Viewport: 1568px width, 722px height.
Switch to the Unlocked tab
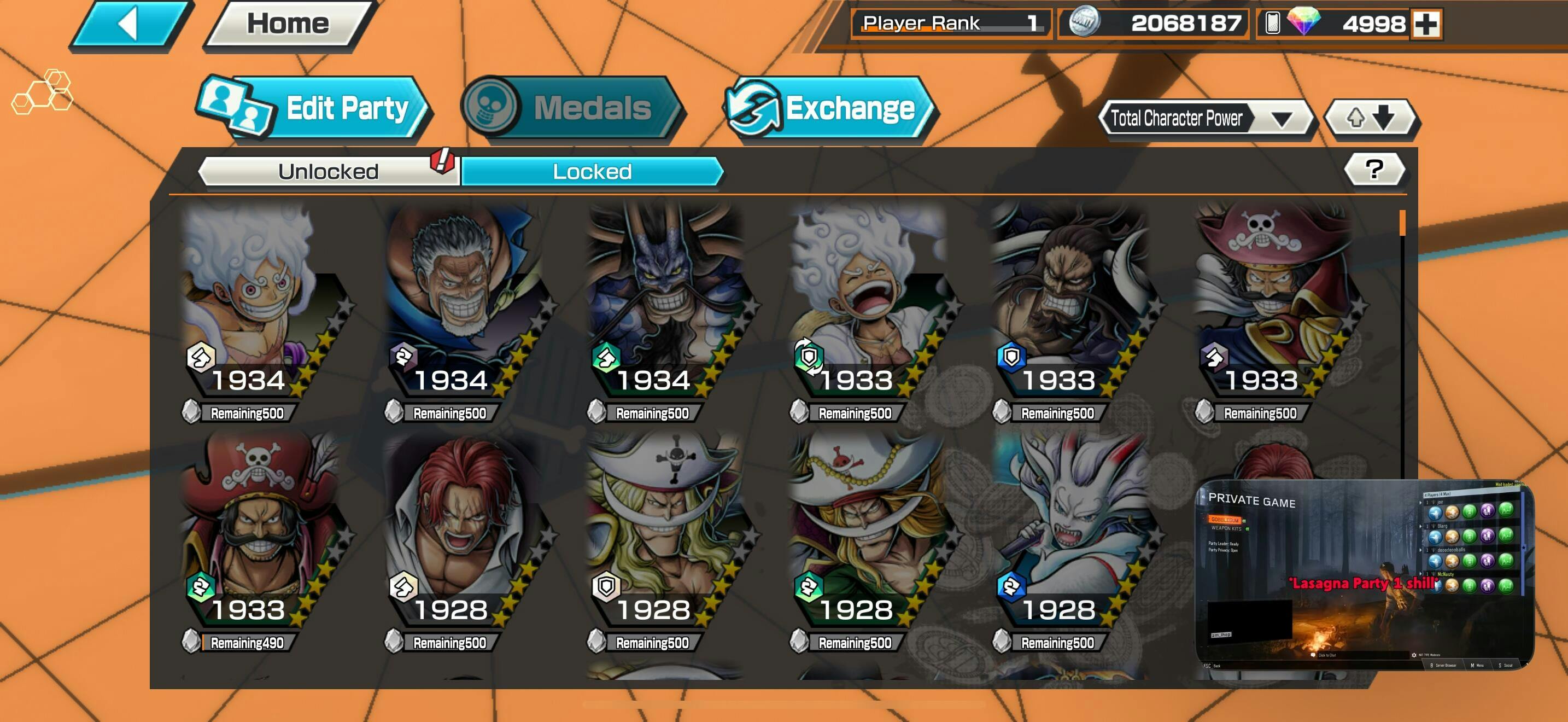point(329,172)
